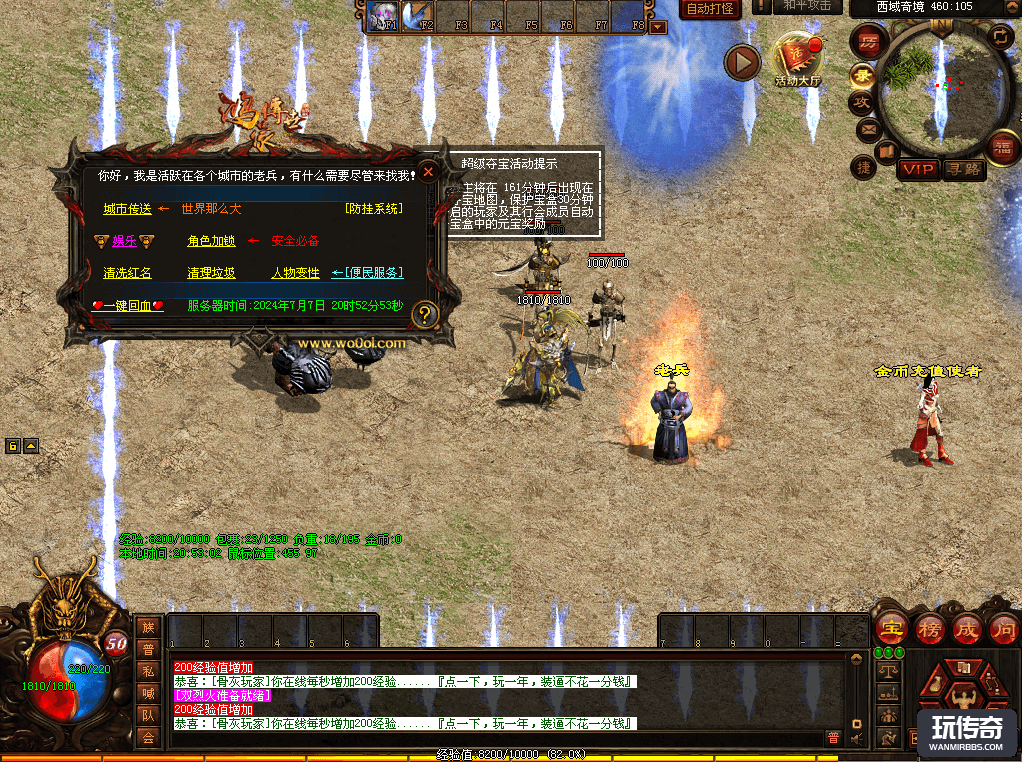Choose the 城市传送 city teleport option
The height and width of the screenshot is (762, 1022).
pyautogui.click(x=127, y=209)
